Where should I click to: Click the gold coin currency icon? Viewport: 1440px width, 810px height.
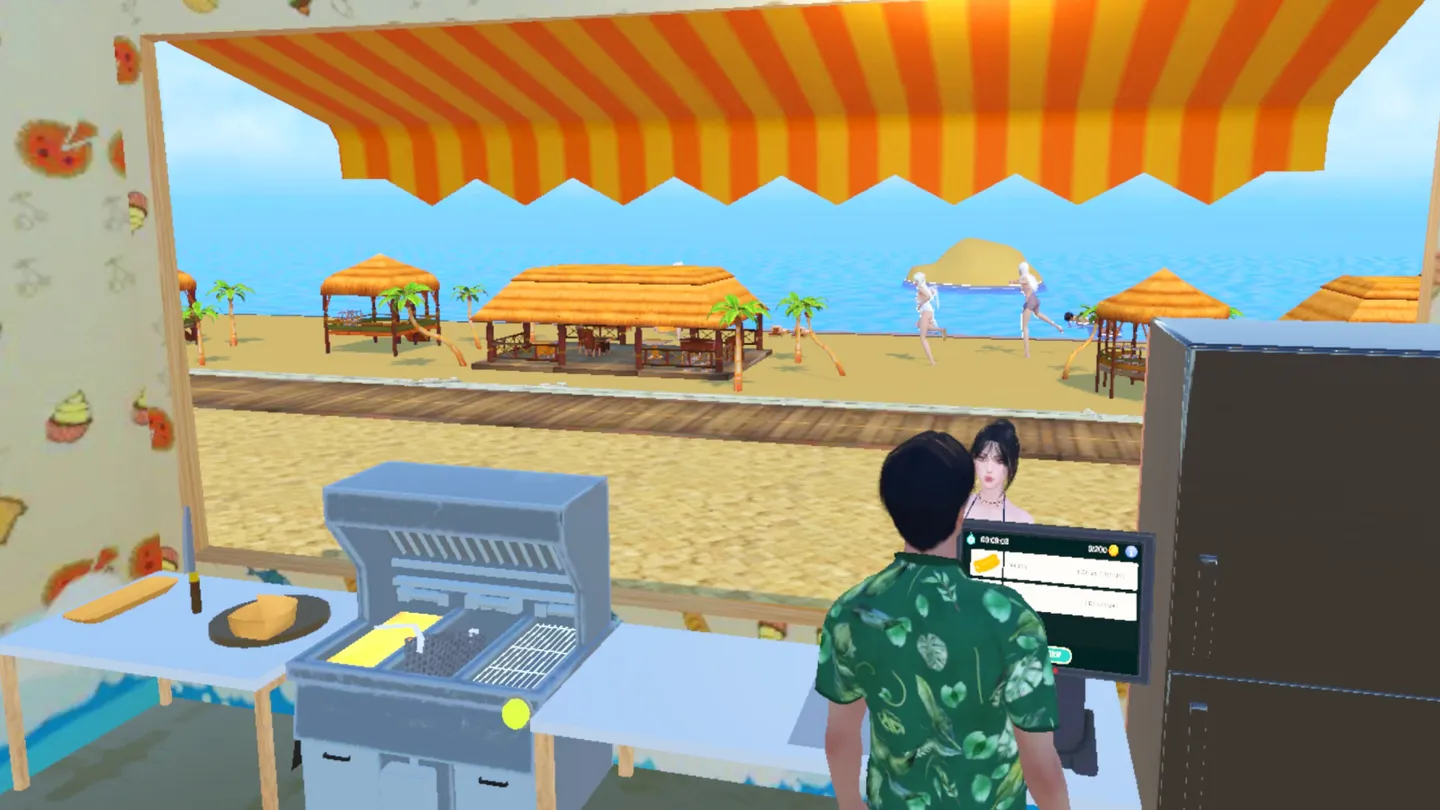(x=1113, y=551)
